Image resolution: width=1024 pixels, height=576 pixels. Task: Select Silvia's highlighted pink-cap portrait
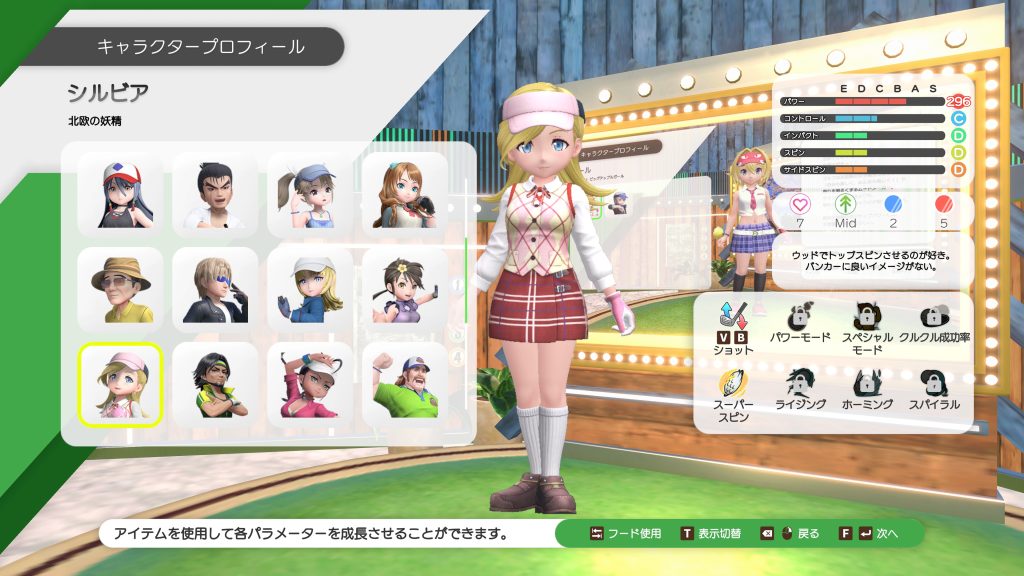tap(120, 385)
